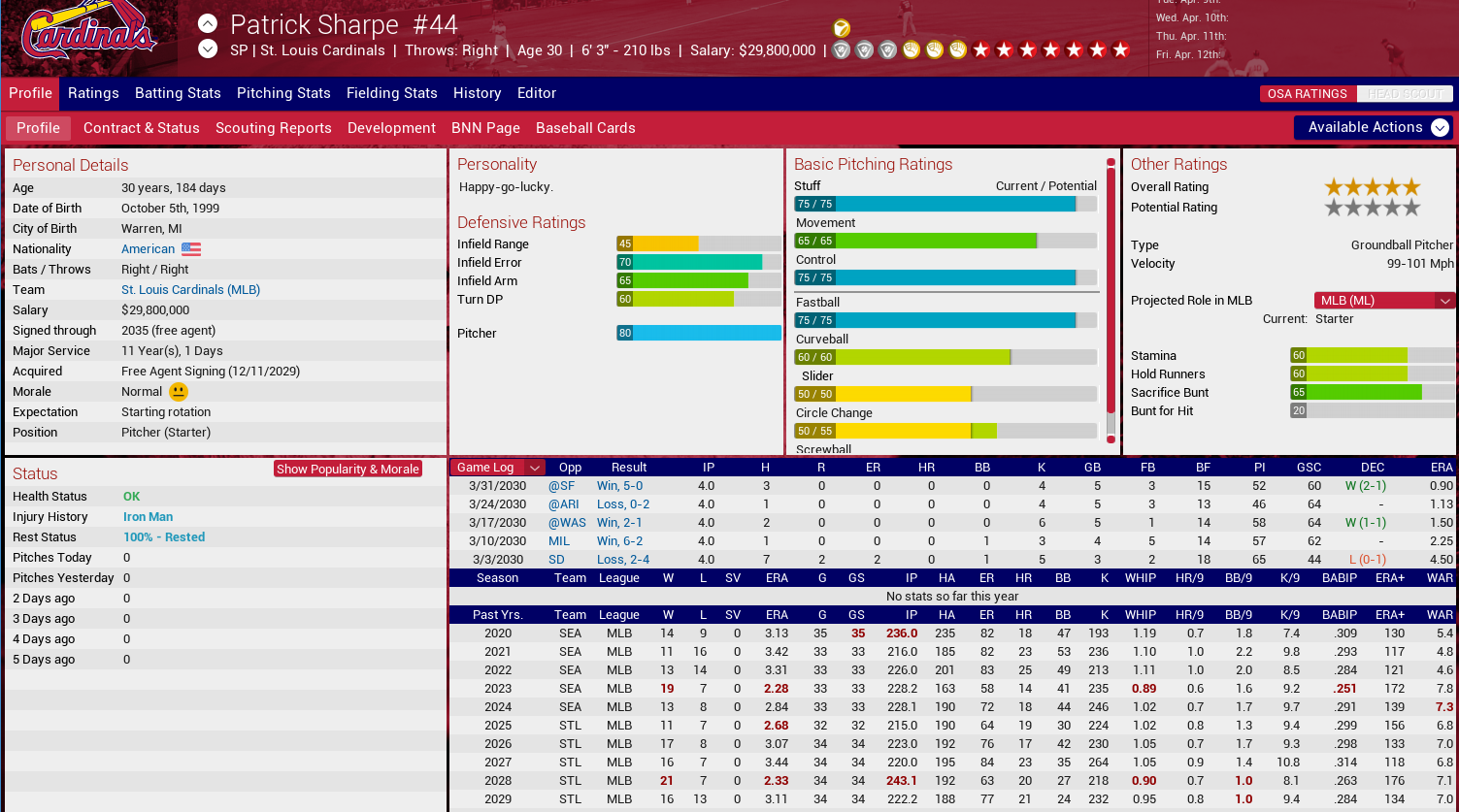Show the BNN Page

[x=485, y=128]
